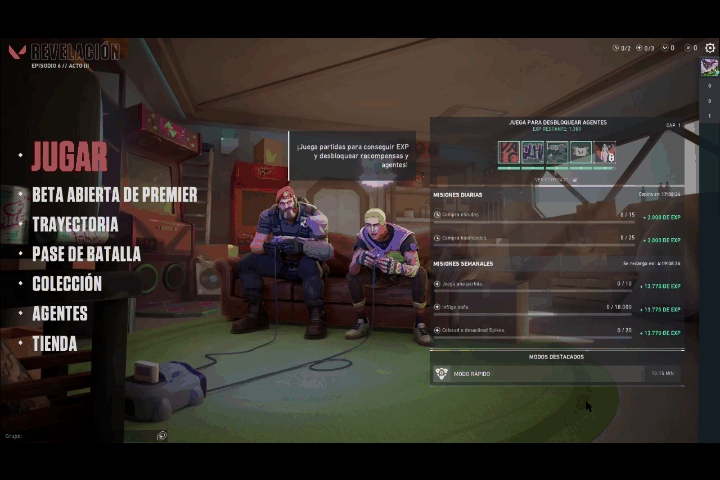Viewport: 720px width, 480px height.
Task: Click the player avatar thumbnail
Action: click(709, 67)
